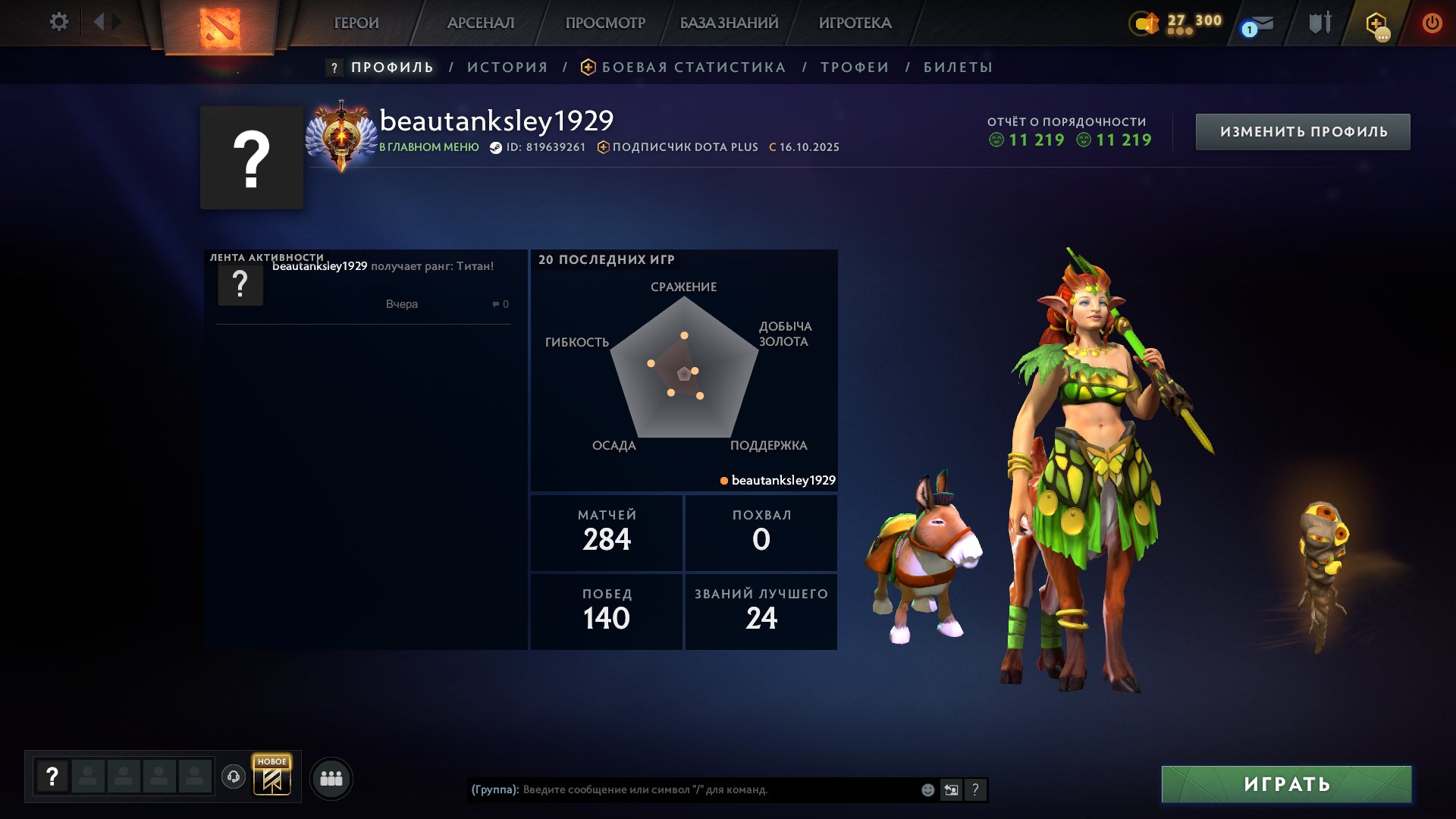Switch to the ИСТОРИЯ tab
Viewport: 1456px width, 819px height.
click(x=507, y=67)
